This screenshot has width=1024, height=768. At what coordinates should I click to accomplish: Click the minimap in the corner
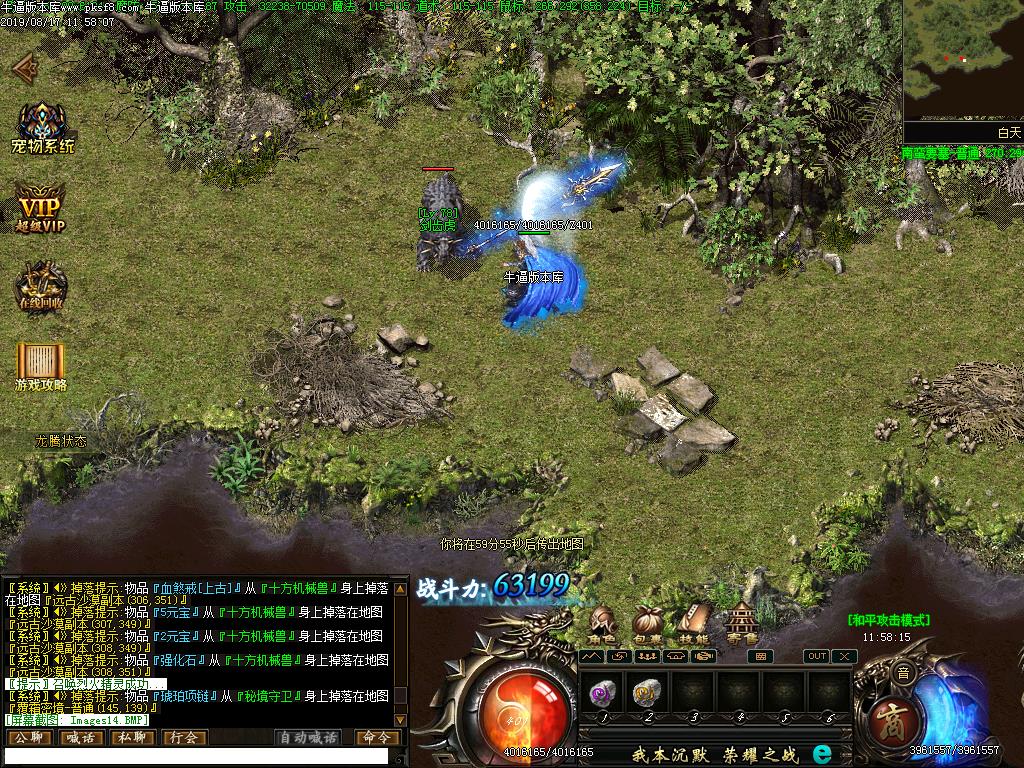pyautogui.click(x=963, y=60)
